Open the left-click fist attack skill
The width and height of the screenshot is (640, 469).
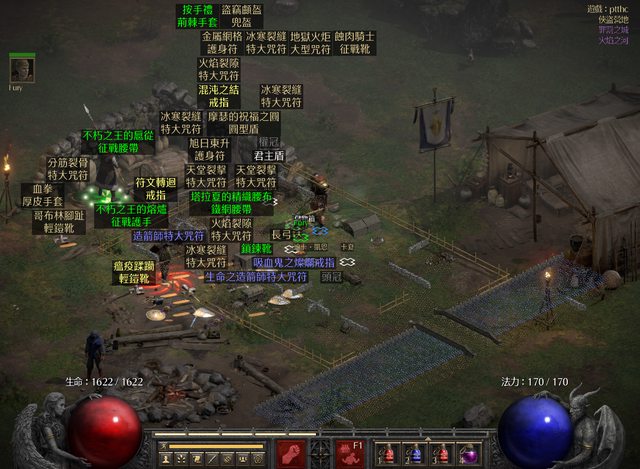click(x=290, y=453)
